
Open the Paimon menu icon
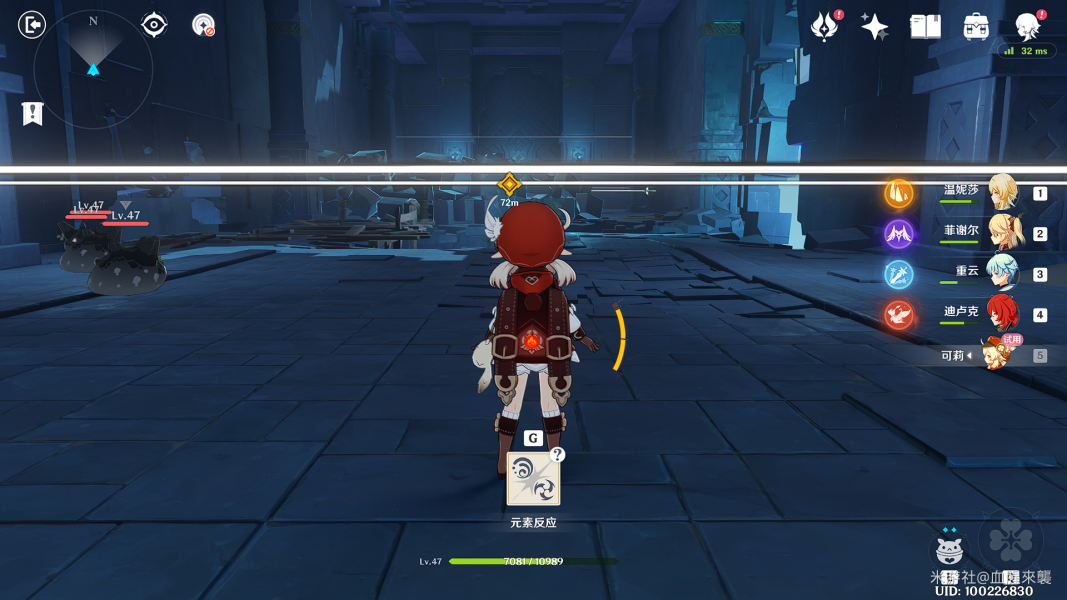[x=1027, y=26]
